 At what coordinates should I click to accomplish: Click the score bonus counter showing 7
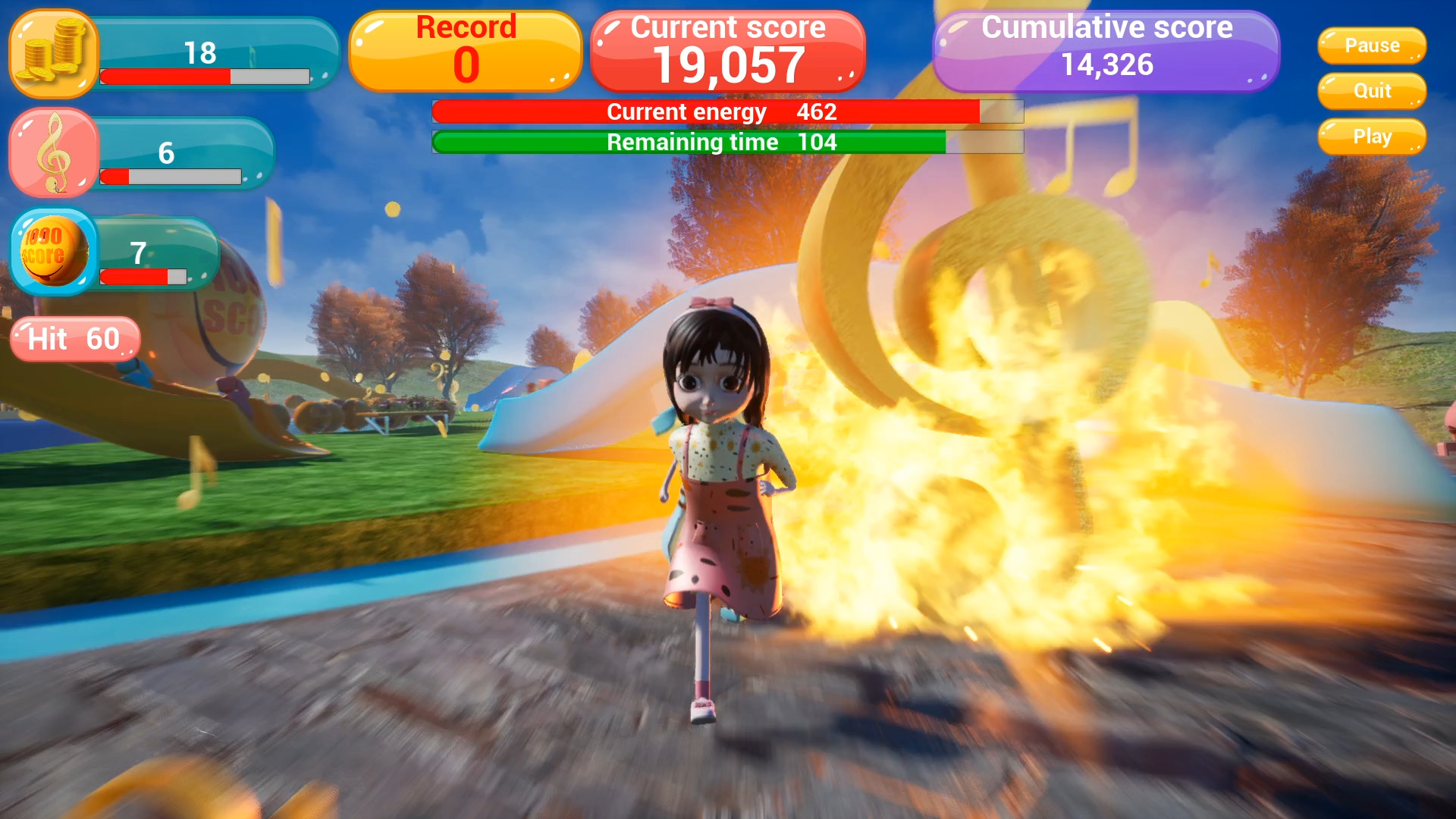pyautogui.click(x=140, y=253)
